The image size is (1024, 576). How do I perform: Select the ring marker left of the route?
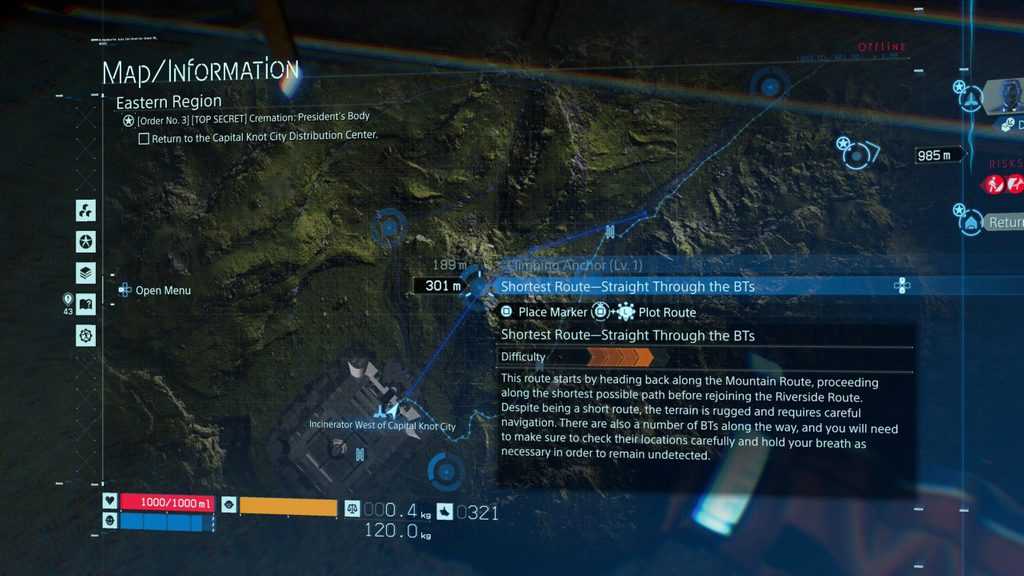tap(387, 228)
